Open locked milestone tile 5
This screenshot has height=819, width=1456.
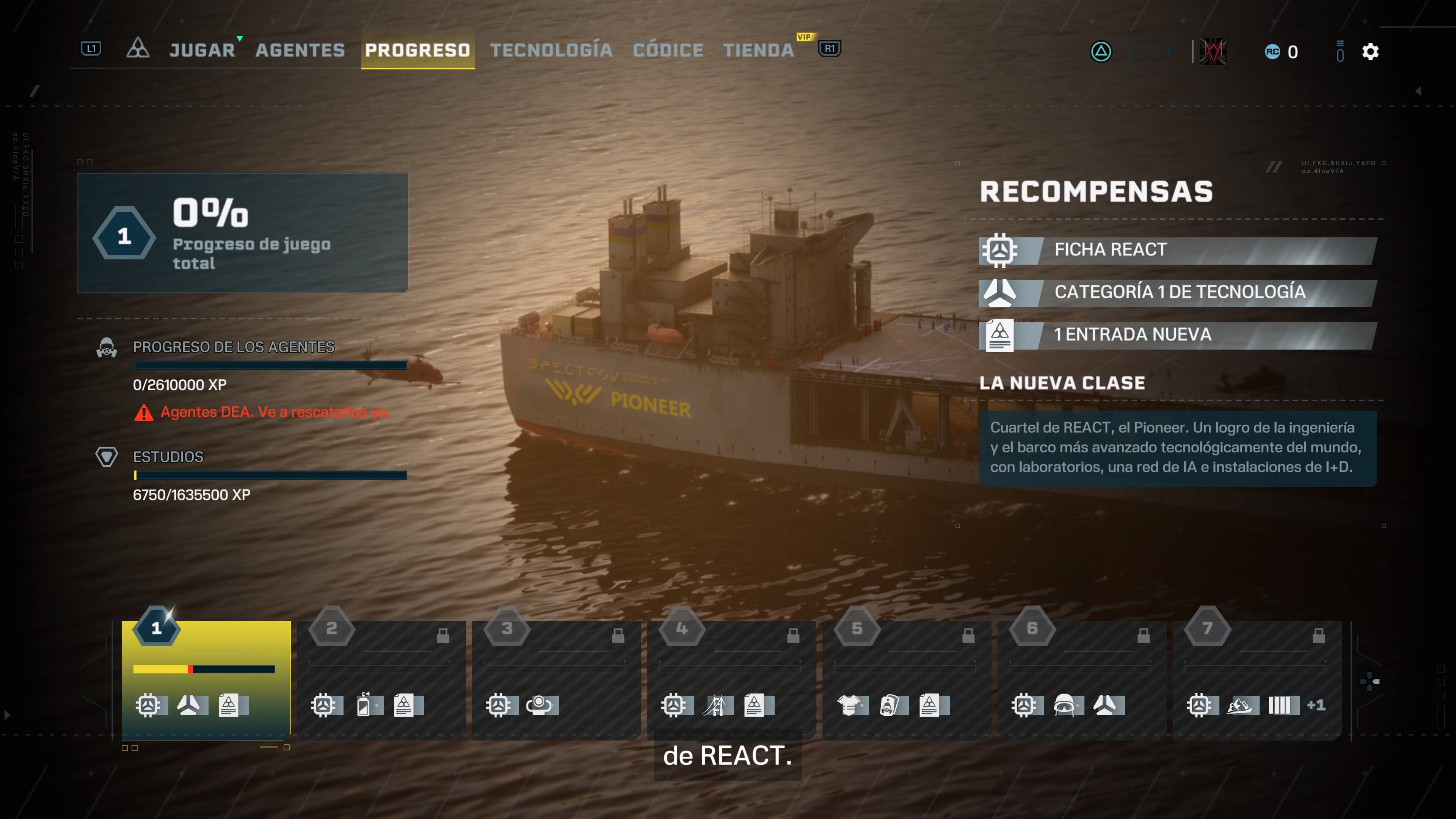pyautogui.click(x=906, y=678)
